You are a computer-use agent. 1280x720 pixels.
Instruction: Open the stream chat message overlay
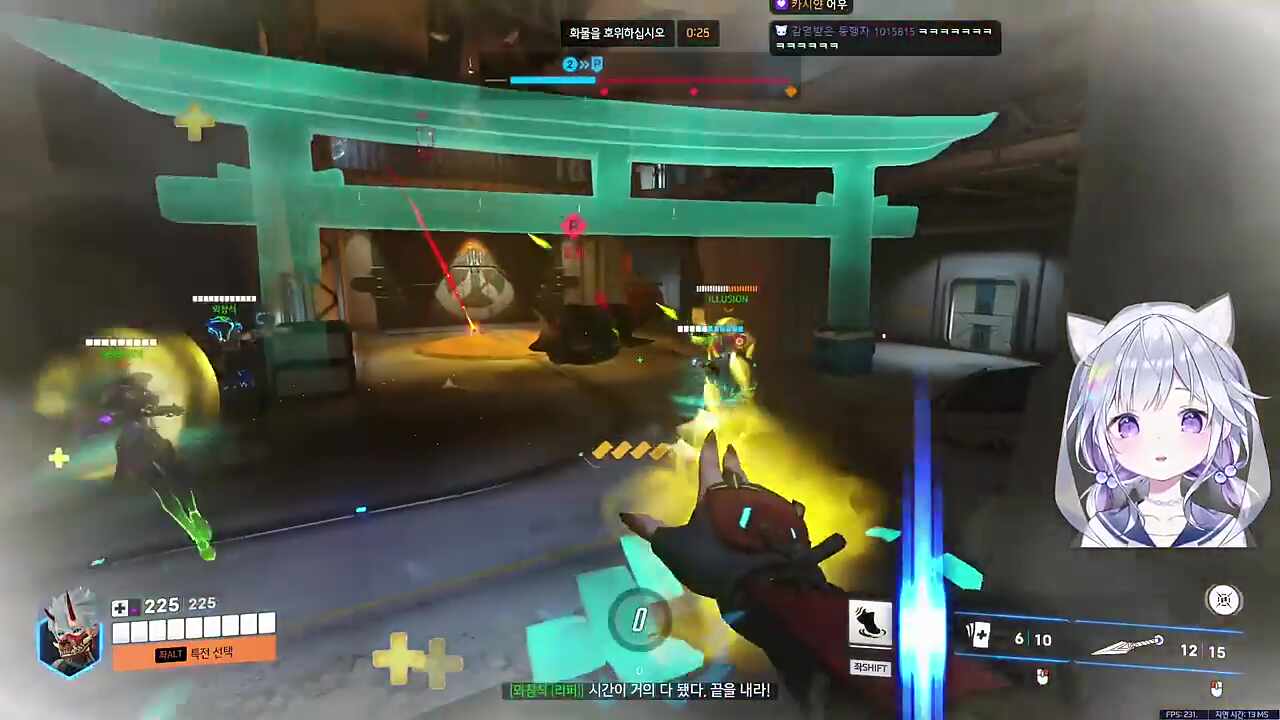885,38
